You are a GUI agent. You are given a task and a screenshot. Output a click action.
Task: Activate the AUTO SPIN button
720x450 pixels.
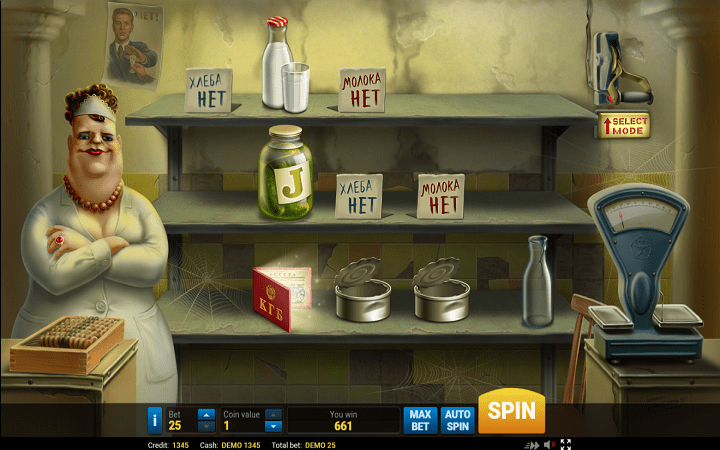458,420
